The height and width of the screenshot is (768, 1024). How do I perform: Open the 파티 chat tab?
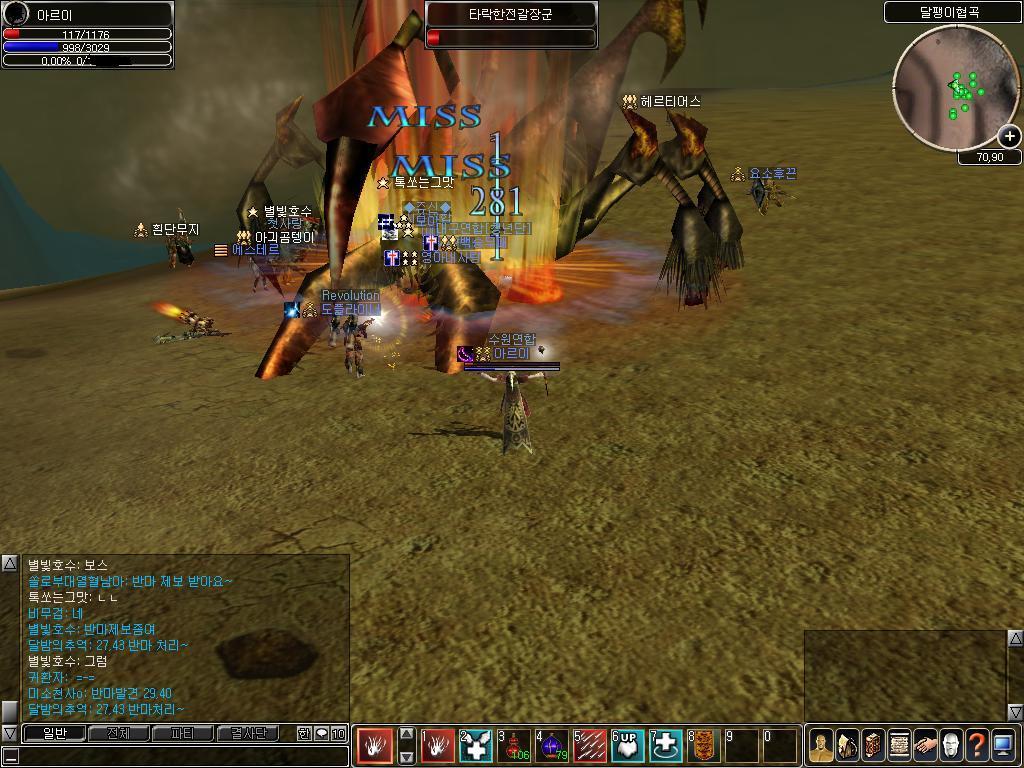click(182, 733)
